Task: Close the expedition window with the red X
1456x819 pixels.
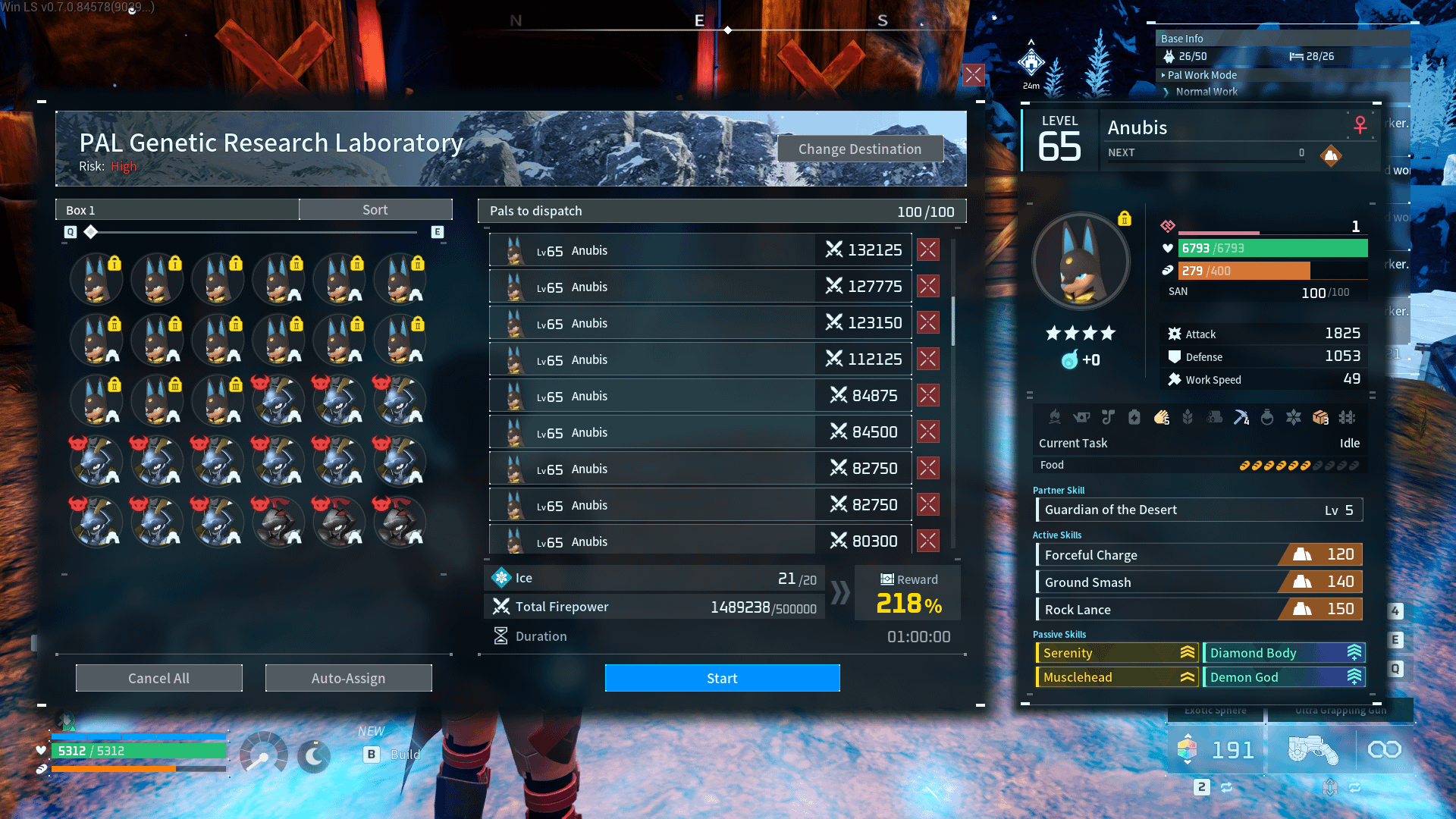Action: [x=974, y=74]
